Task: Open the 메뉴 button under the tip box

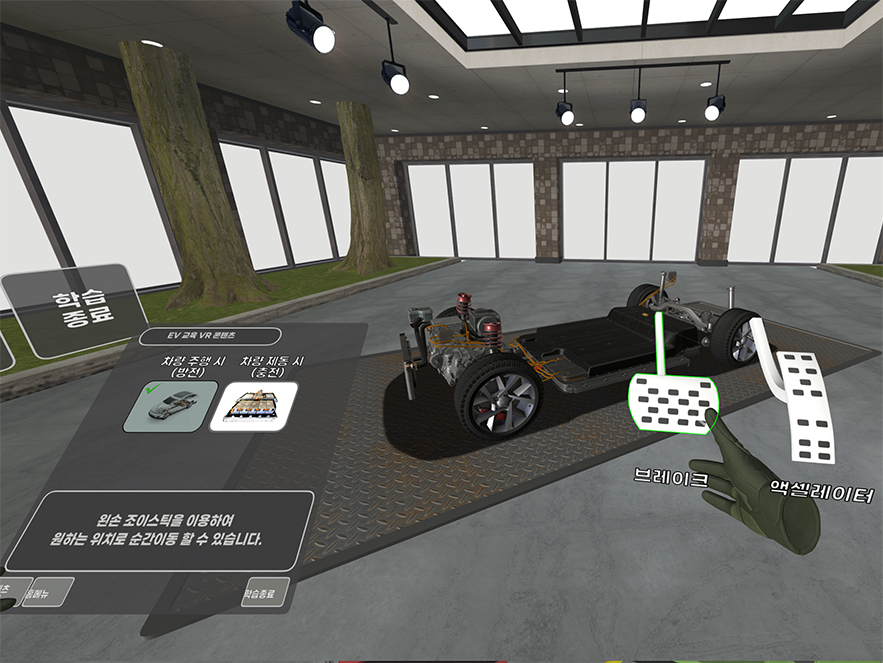Action: tap(48, 592)
